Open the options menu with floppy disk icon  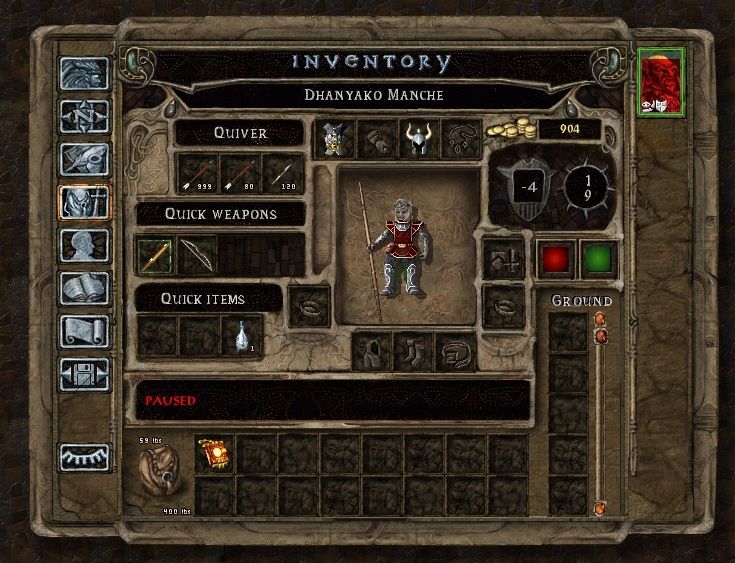[84, 373]
